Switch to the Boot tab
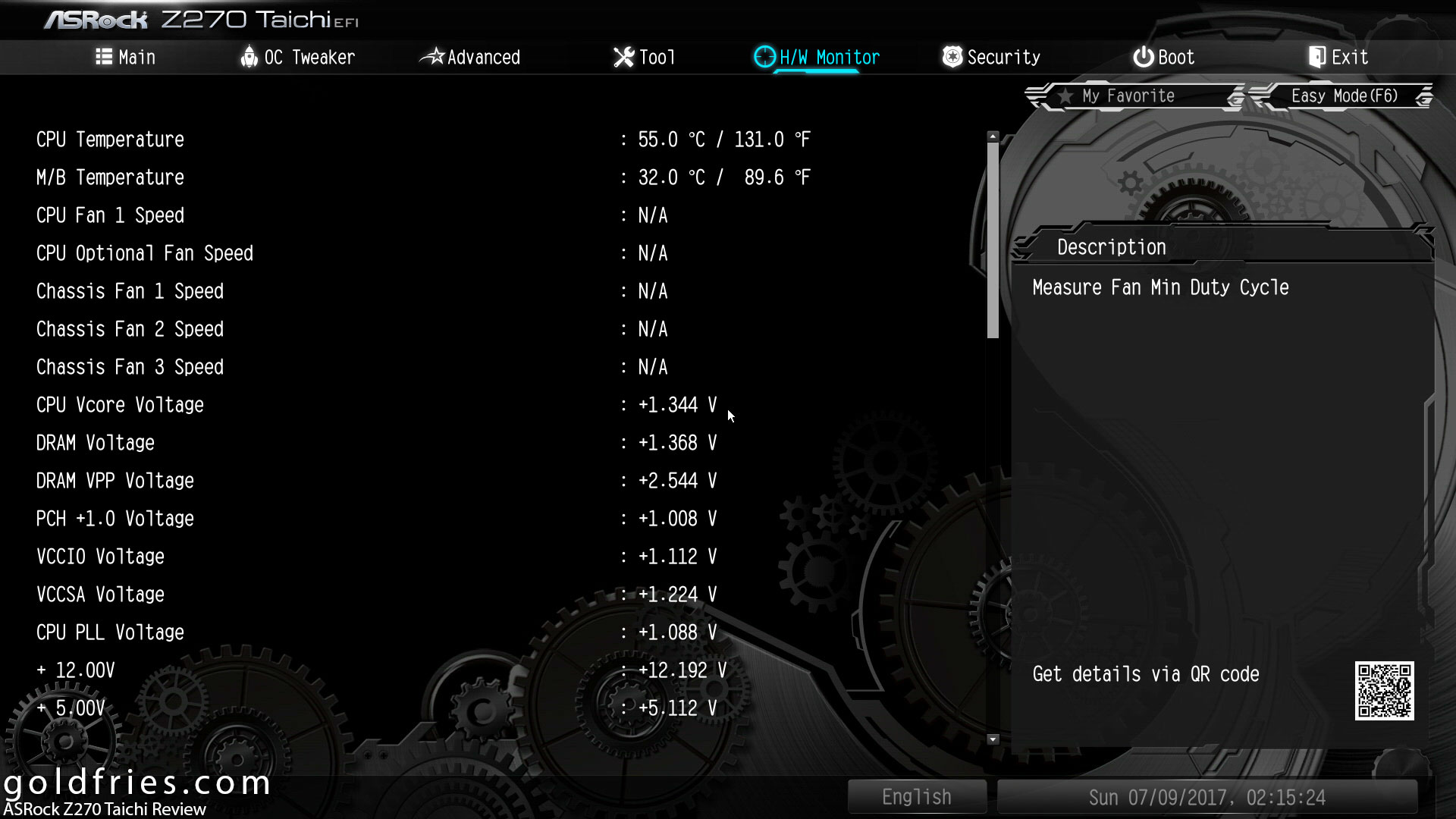This screenshot has height=819, width=1456. point(1164,58)
